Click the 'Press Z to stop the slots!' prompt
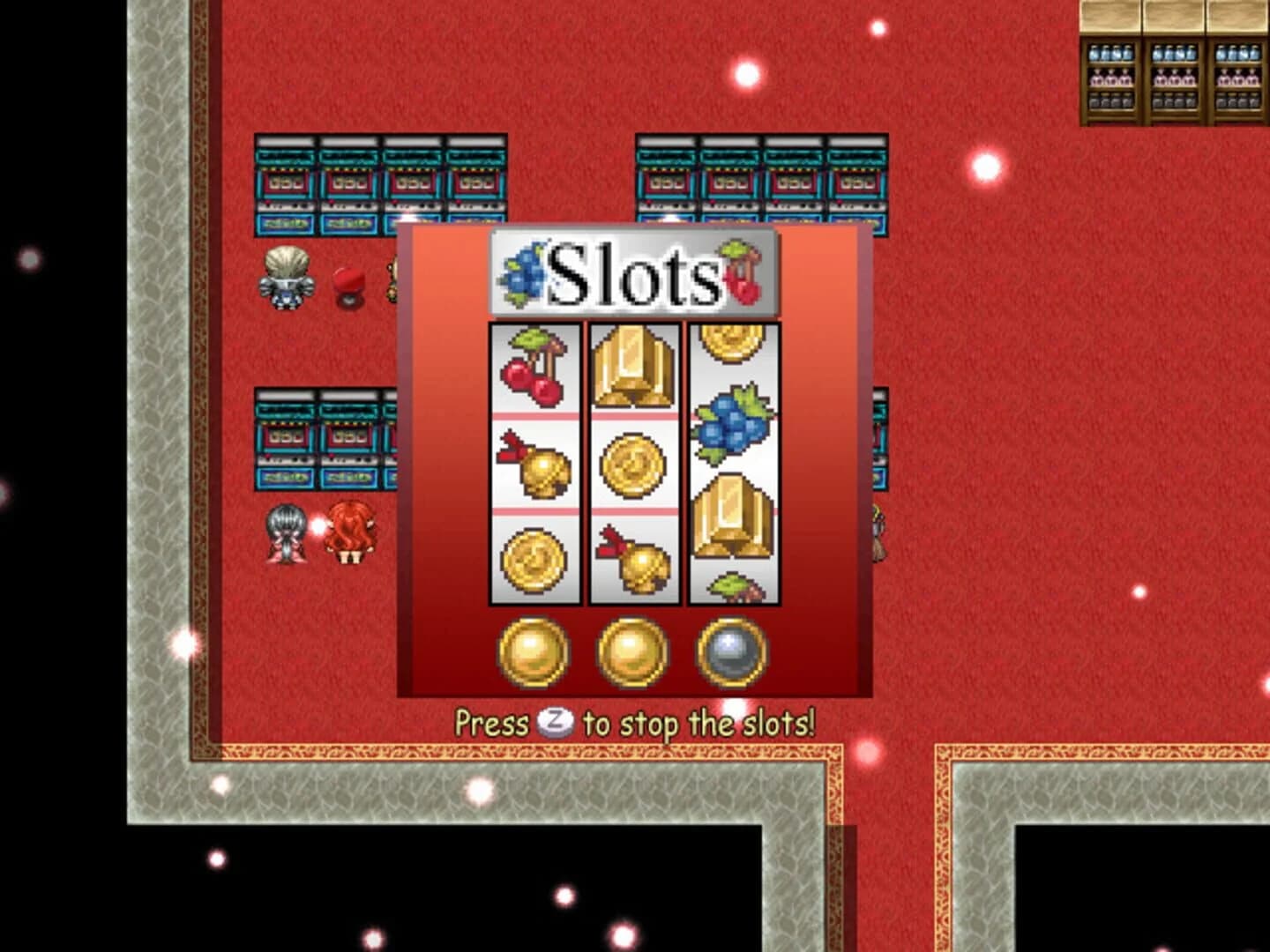This screenshot has width=1270, height=952. (x=635, y=723)
